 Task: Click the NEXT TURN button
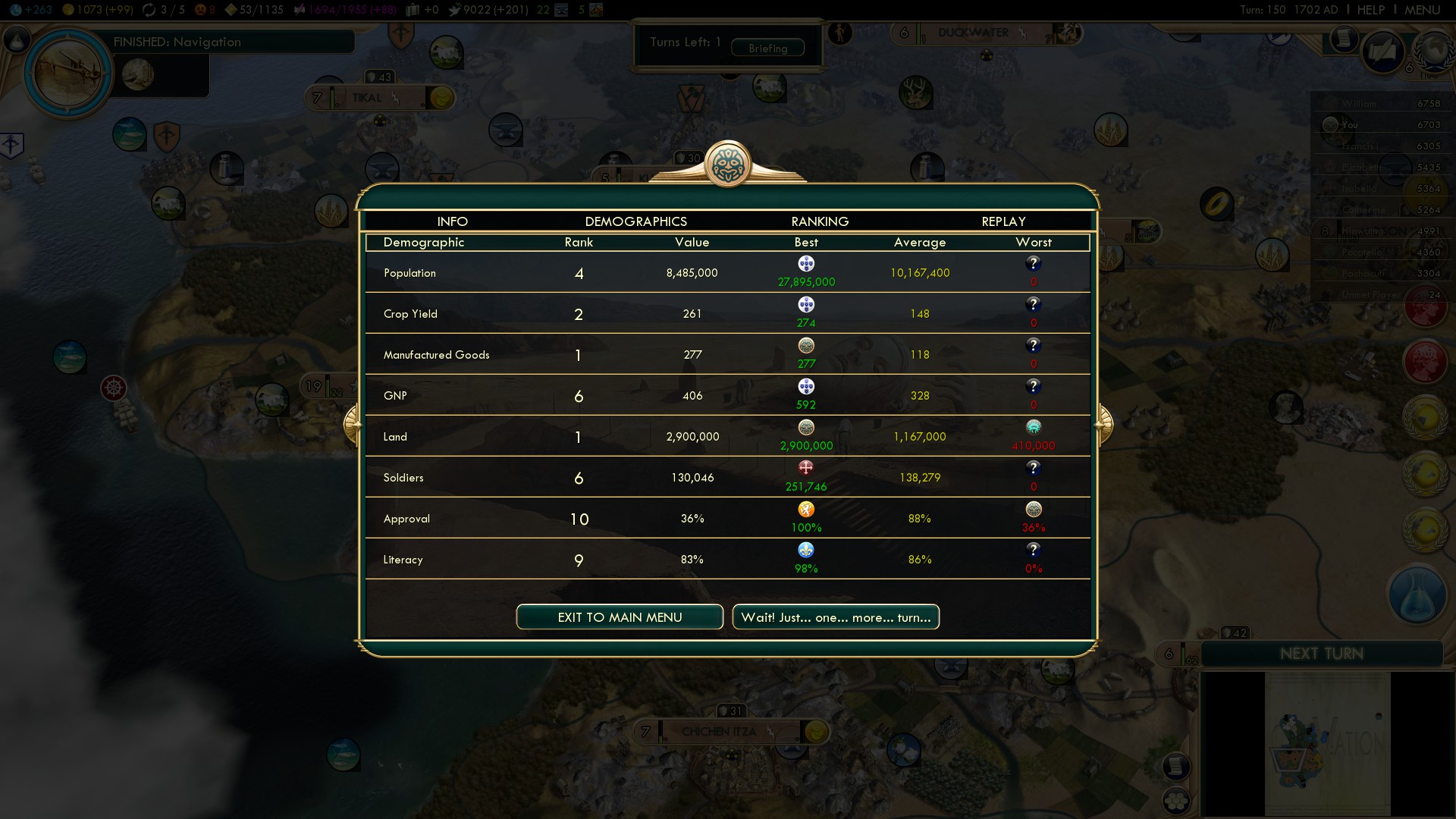pyautogui.click(x=1322, y=654)
